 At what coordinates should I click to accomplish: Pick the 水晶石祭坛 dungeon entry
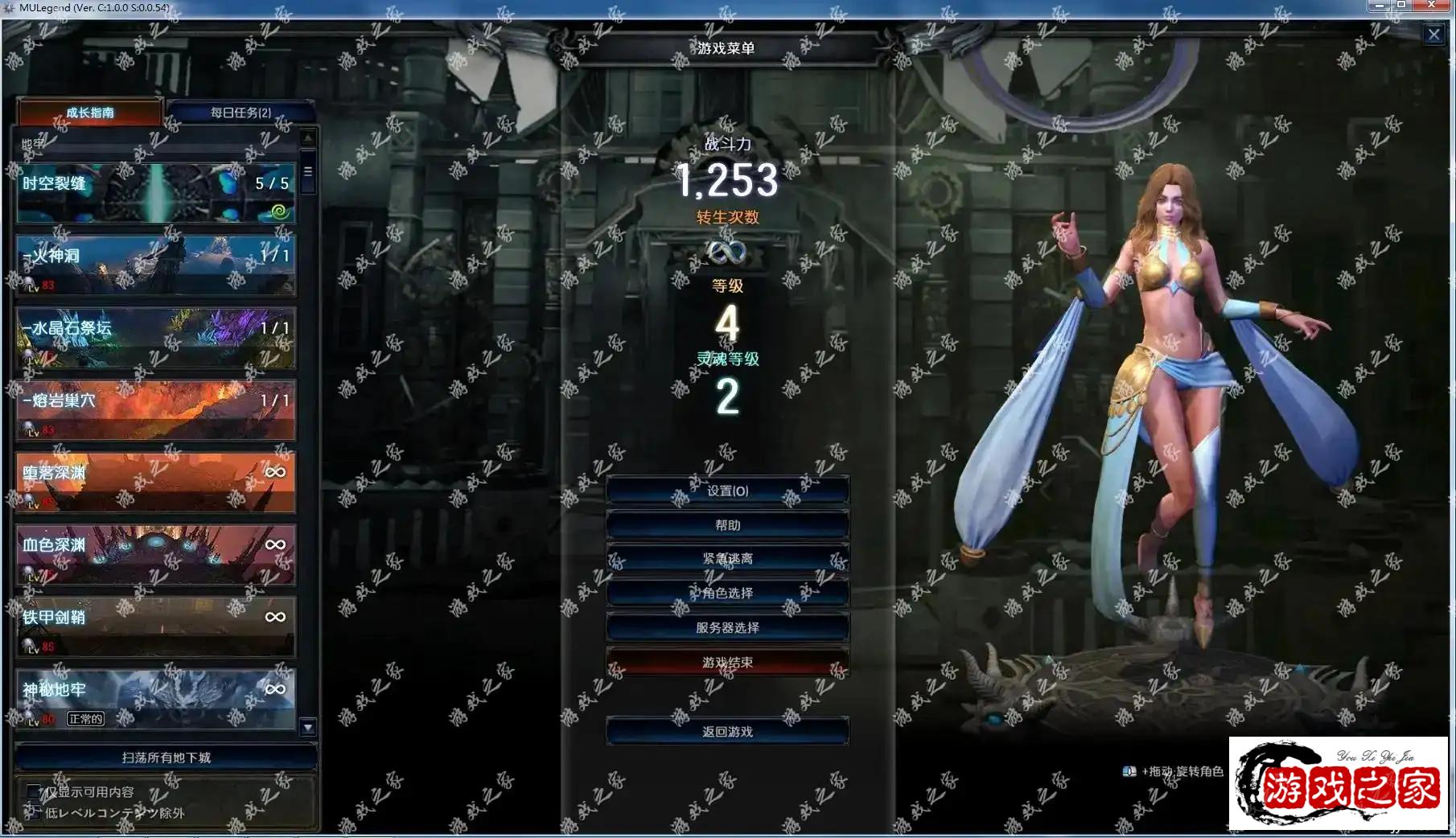click(155, 338)
